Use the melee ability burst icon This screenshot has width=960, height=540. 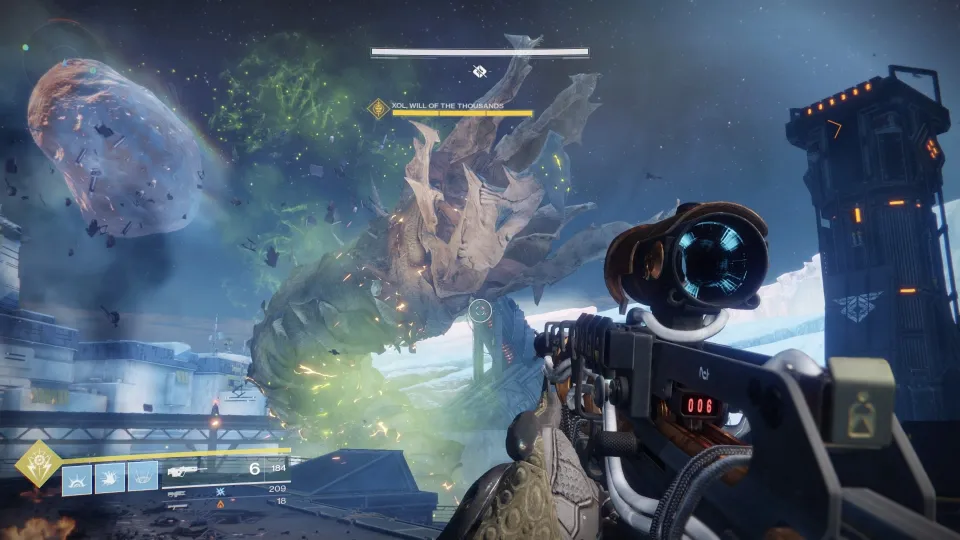click(110, 478)
